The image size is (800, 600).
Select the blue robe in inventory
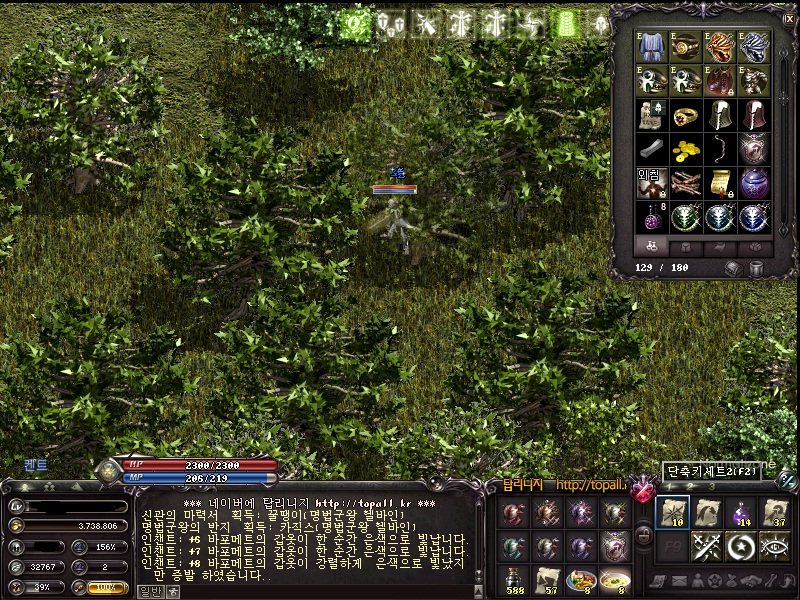[x=651, y=47]
